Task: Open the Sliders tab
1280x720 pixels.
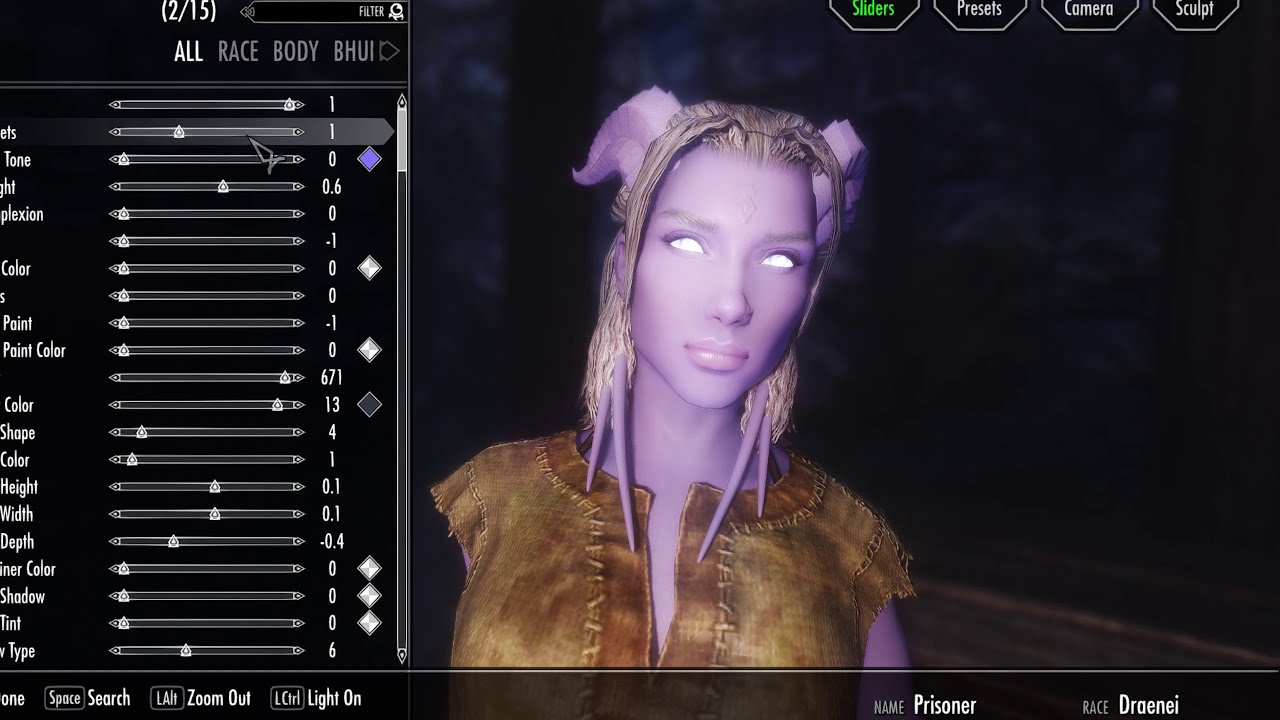Action: tap(873, 10)
